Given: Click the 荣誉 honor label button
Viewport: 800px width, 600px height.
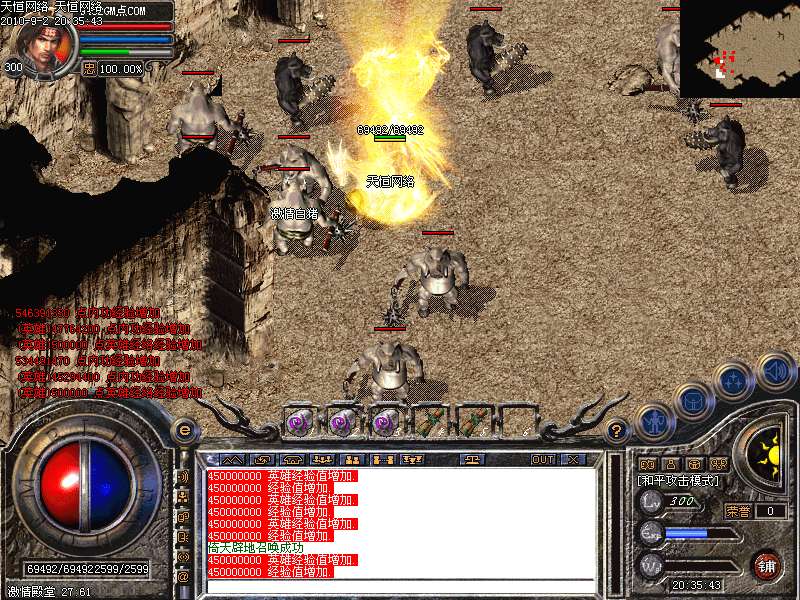Looking at the screenshot, I should [x=738, y=511].
